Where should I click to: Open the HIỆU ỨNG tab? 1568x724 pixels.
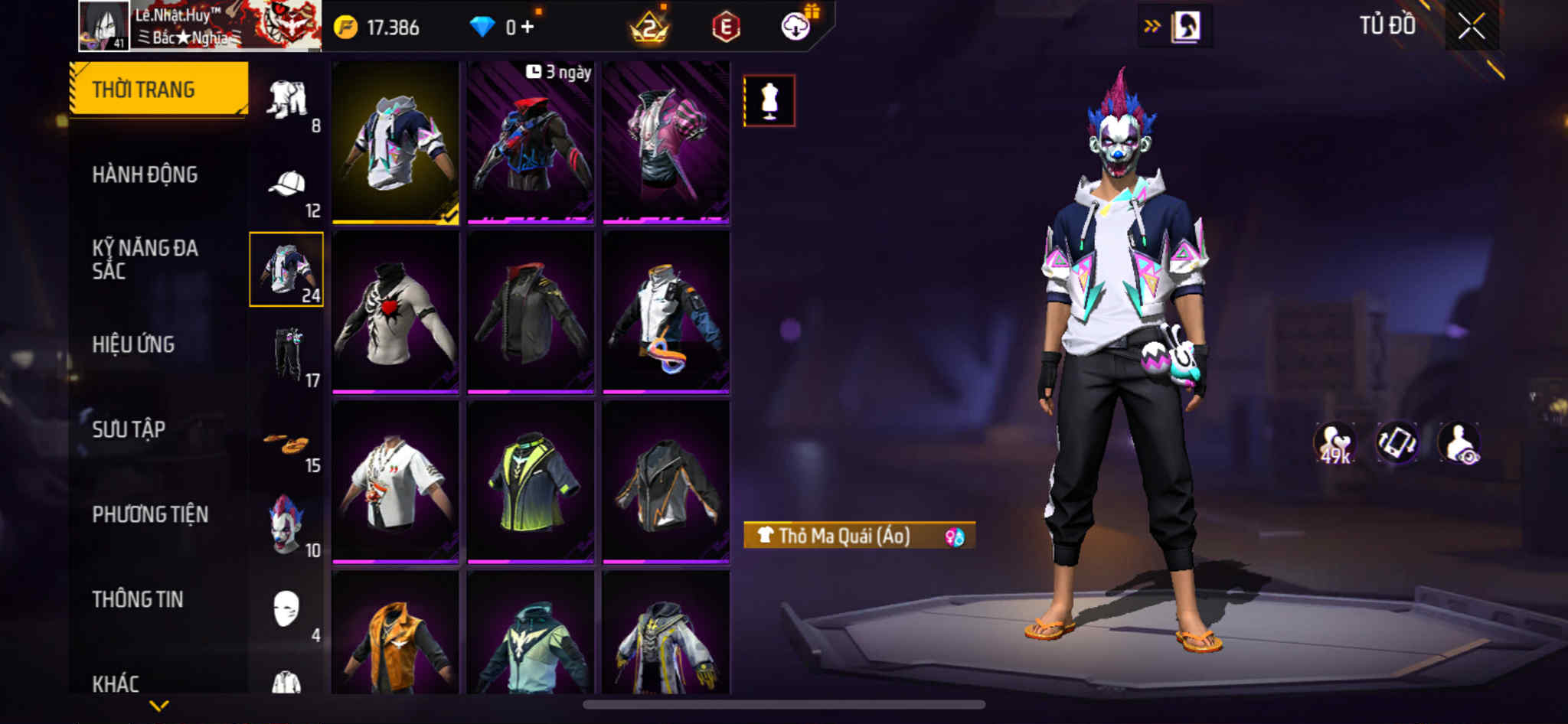point(134,344)
